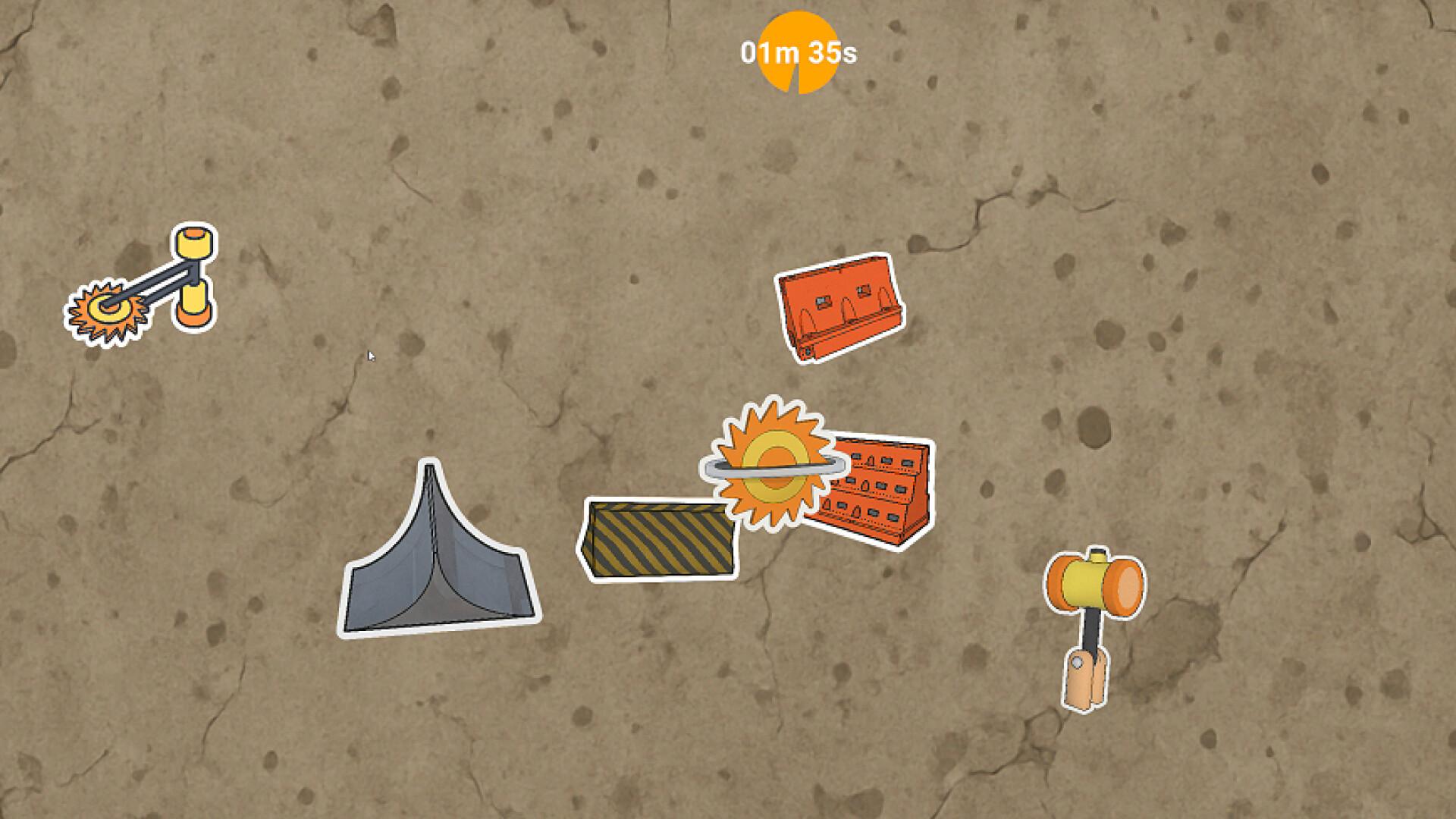1456x819 pixels.
Task: Select the single orange barrier block
Action: pyautogui.click(x=838, y=307)
